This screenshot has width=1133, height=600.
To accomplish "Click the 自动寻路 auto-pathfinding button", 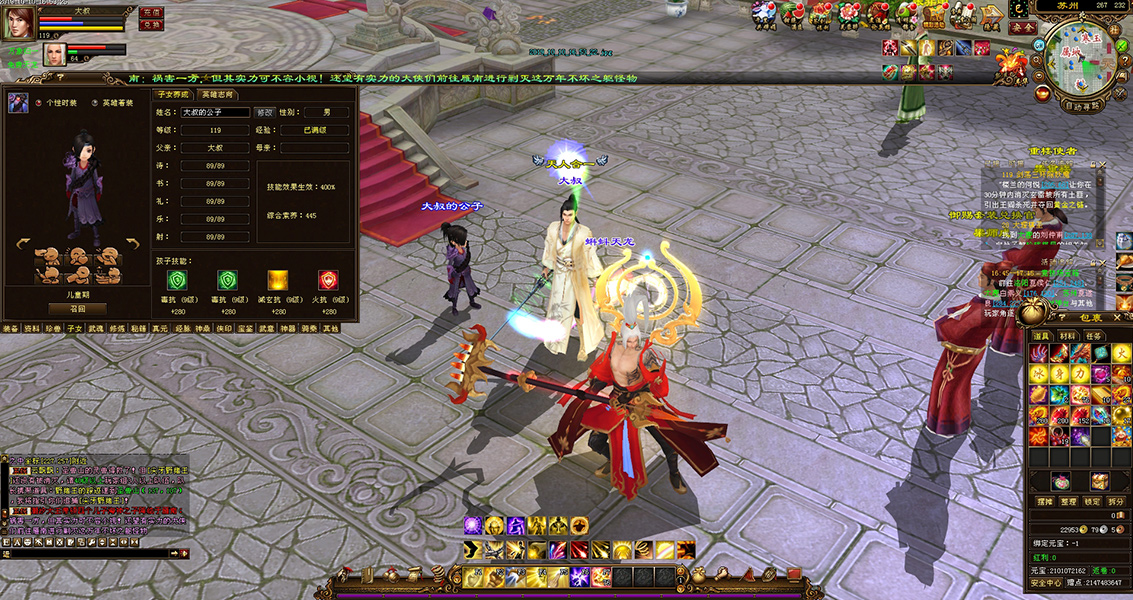I will [1082, 104].
